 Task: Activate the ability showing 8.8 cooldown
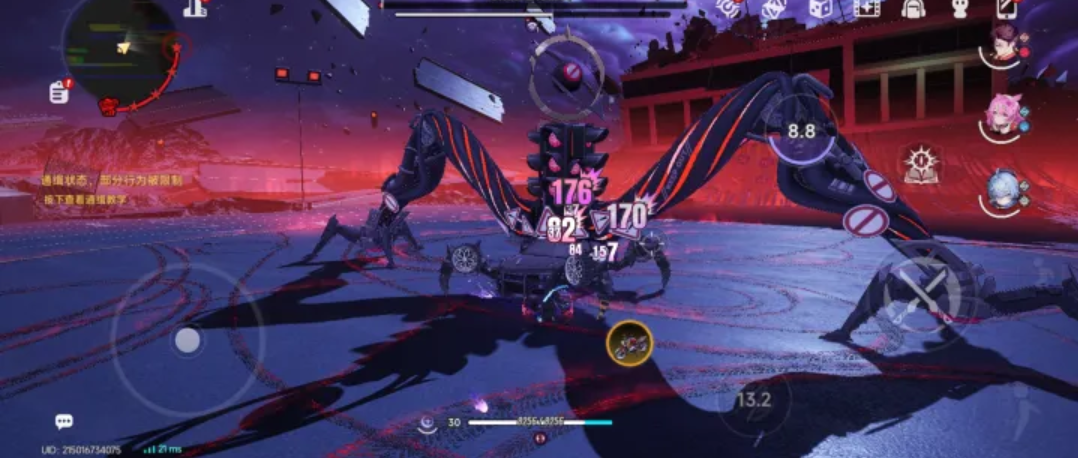(800, 131)
